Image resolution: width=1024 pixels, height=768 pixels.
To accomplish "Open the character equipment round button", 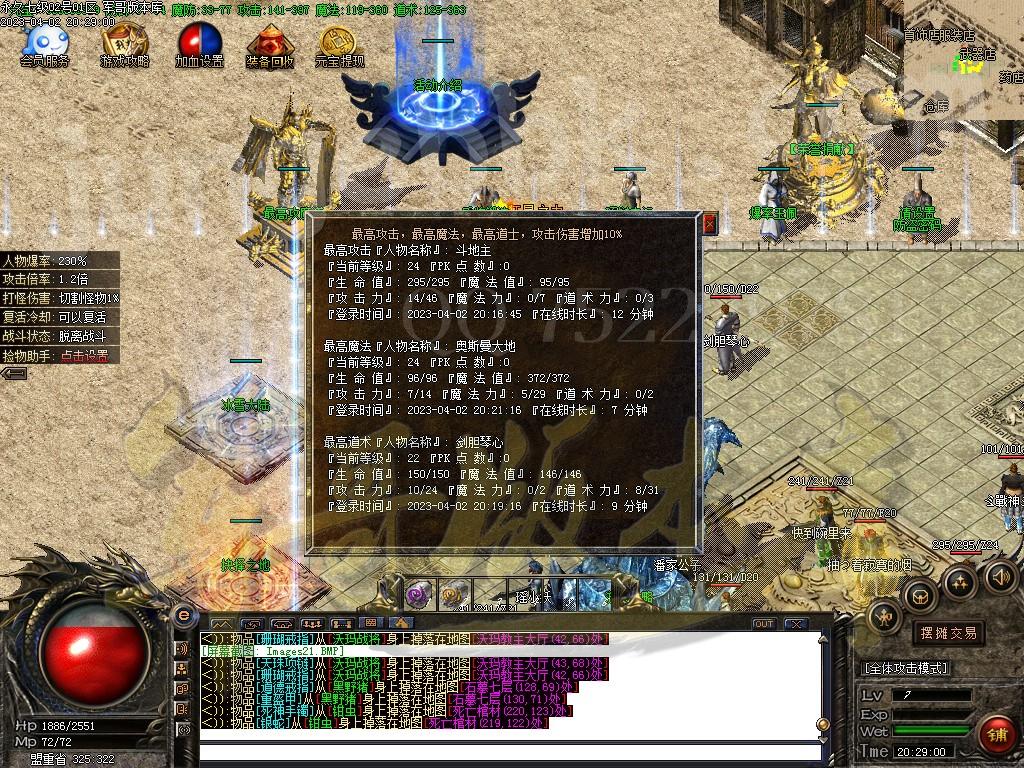I will pos(884,617).
